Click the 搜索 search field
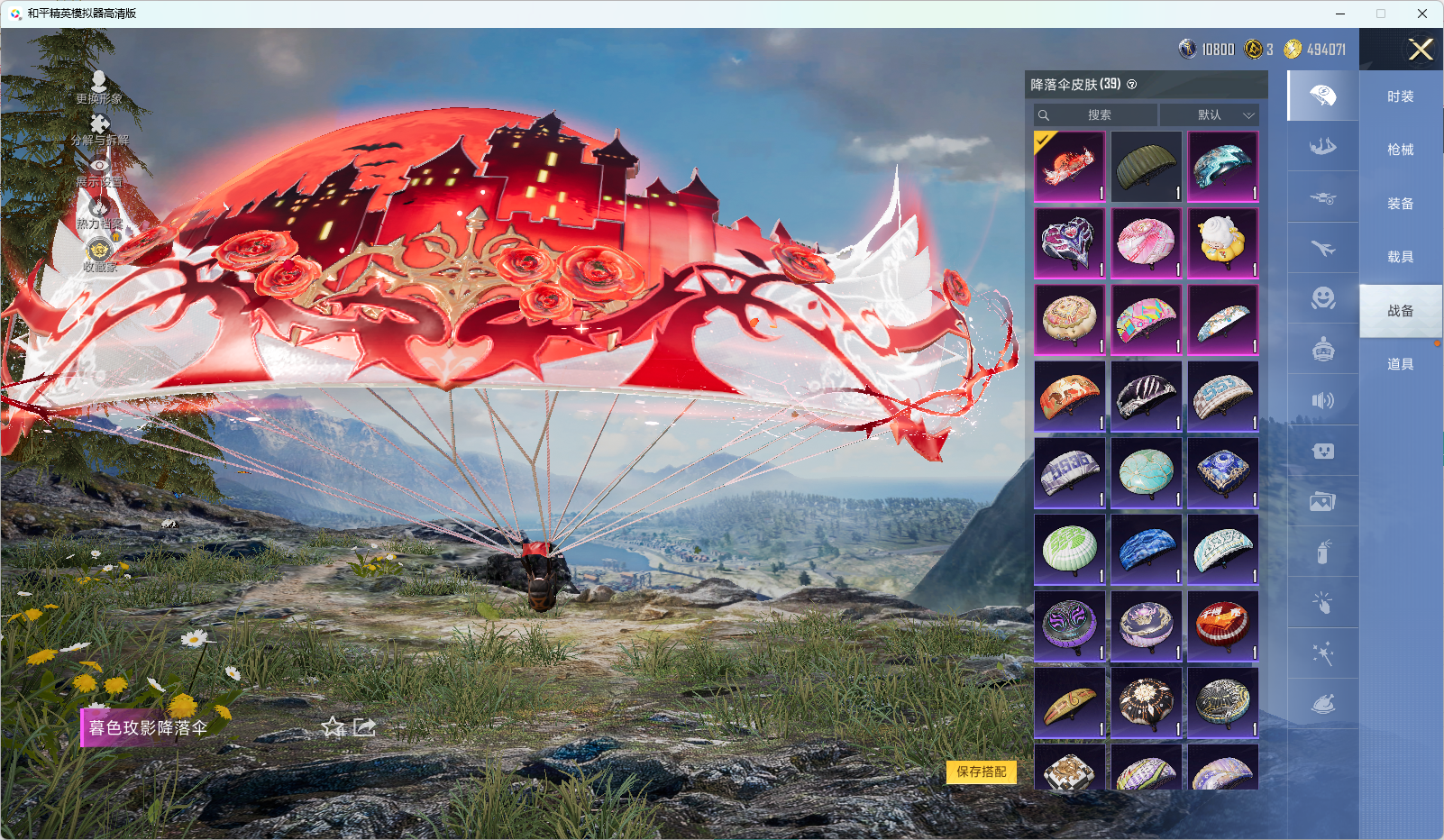Screen dimensions: 1444x840 tap(1097, 115)
